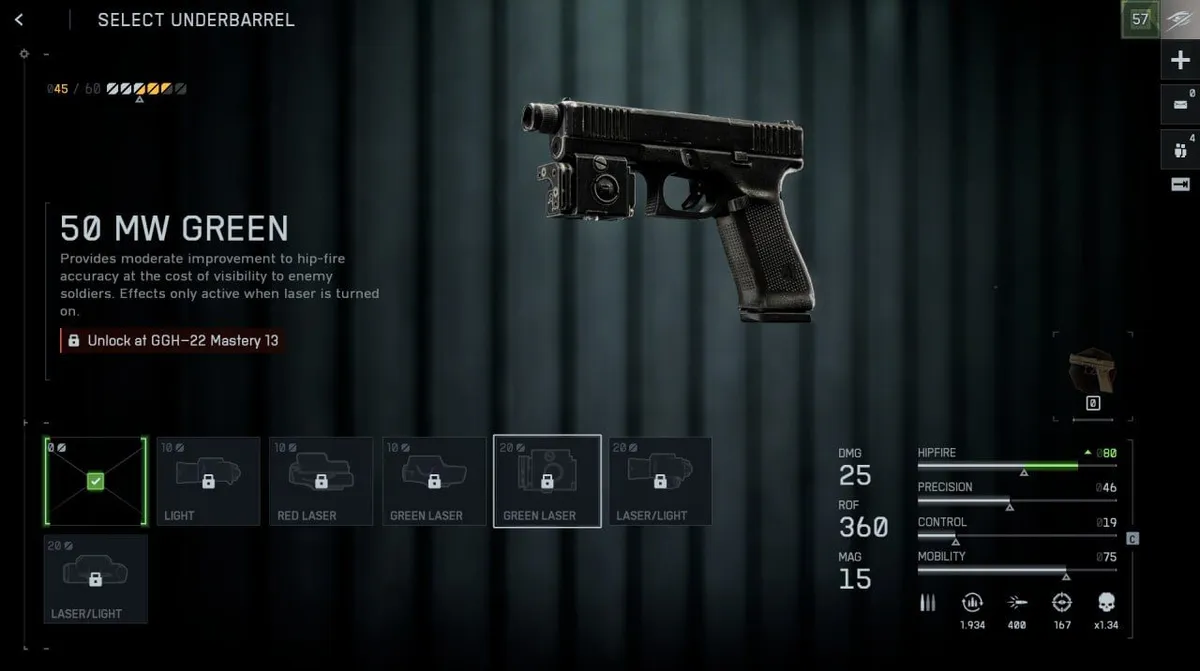The height and width of the screenshot is (671, 1200).
Task: Click the plus icon button
Action: [x=1180, y=61]
